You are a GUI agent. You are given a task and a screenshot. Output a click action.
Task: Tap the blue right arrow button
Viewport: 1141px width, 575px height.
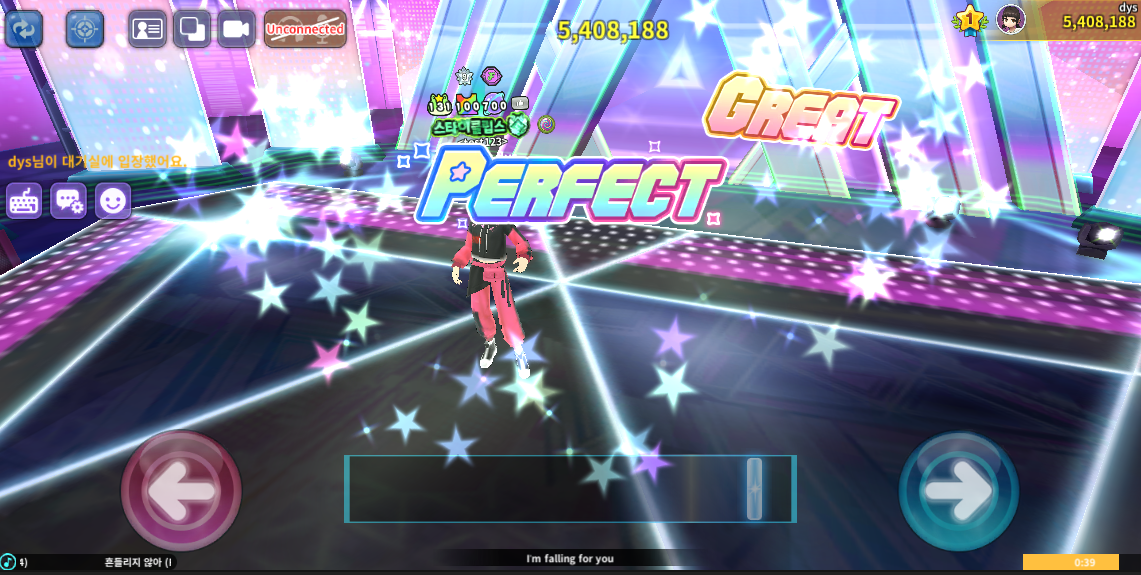pyautogui.click(x=958, y=490)
